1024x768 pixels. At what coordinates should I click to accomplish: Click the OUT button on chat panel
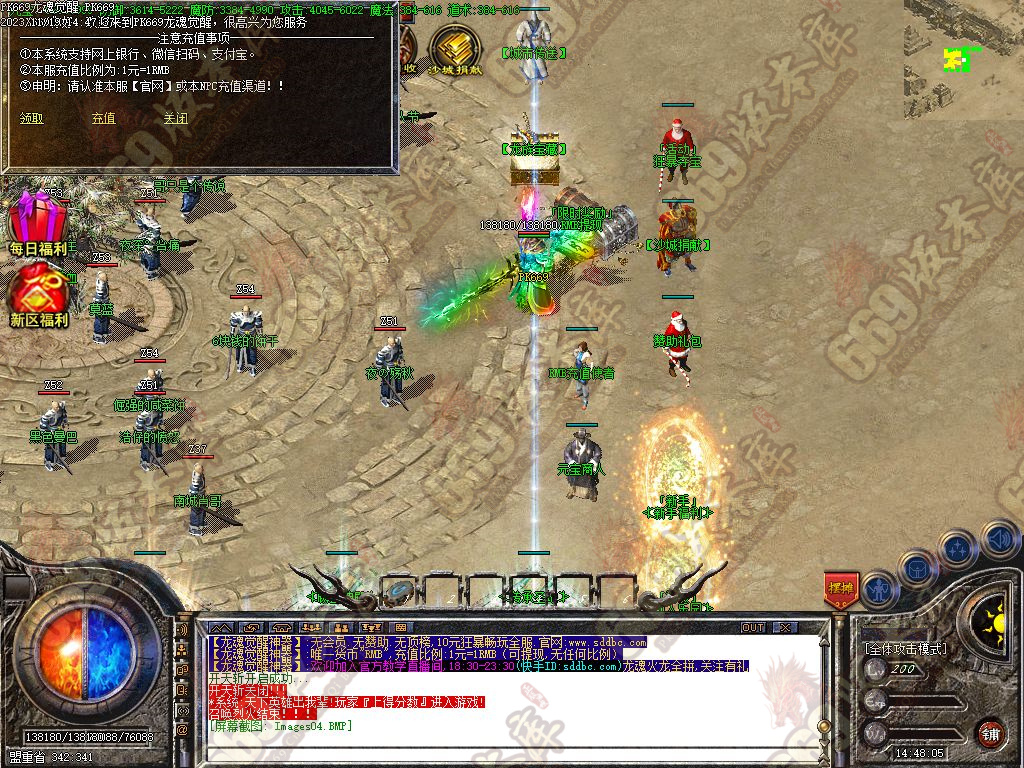[x=753, y=627]
